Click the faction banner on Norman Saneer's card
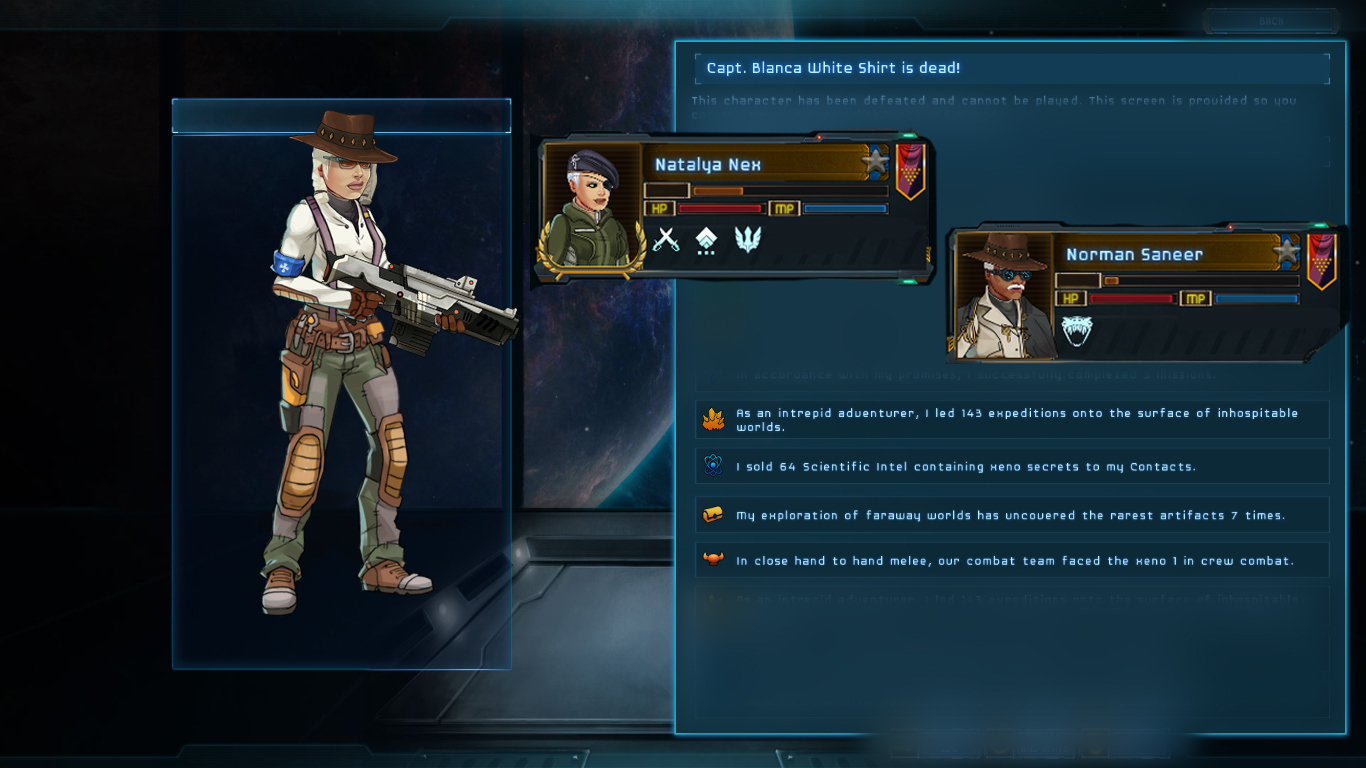The image size is (1366, 768). tap(1321, 260)
